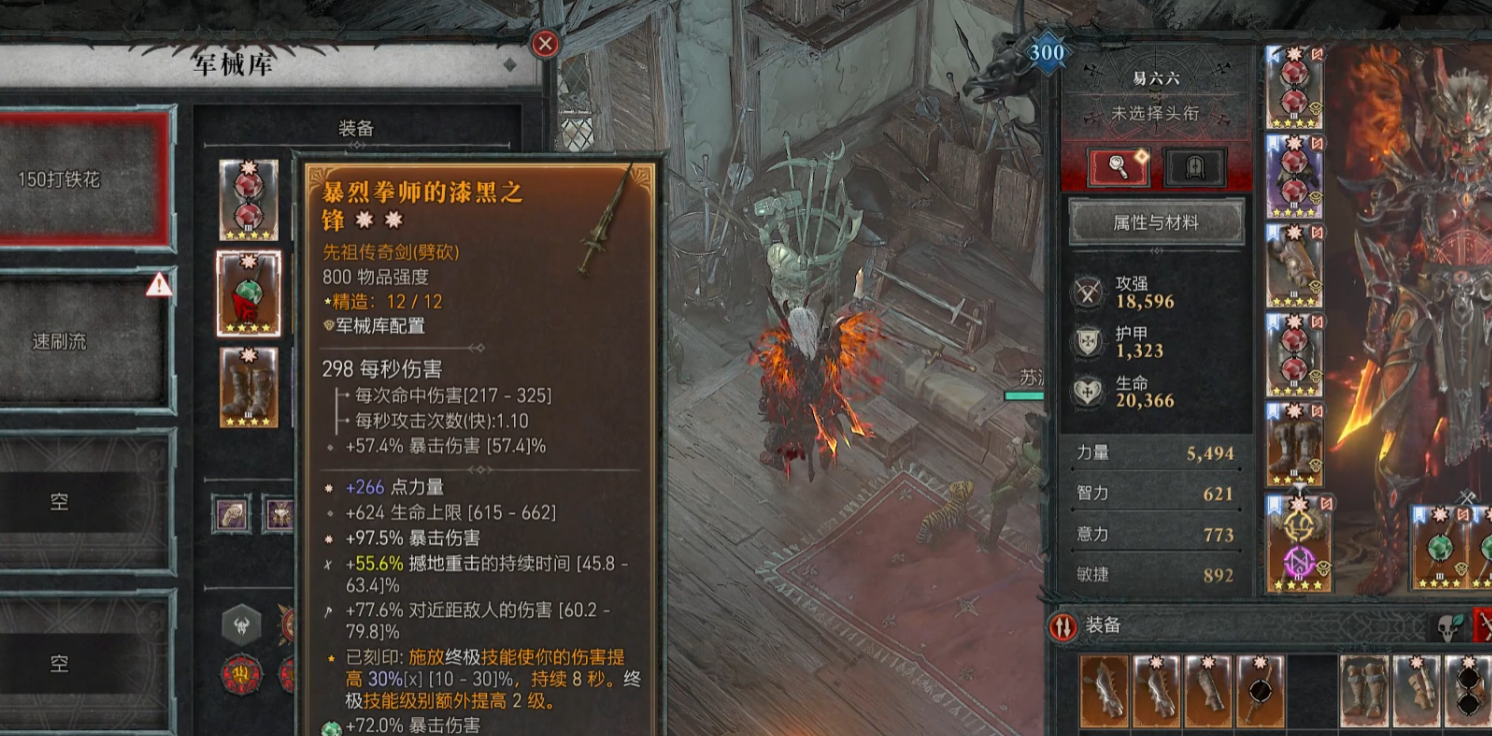
Task: Switch to the skull inventory tab
Action: [1448, 627]
